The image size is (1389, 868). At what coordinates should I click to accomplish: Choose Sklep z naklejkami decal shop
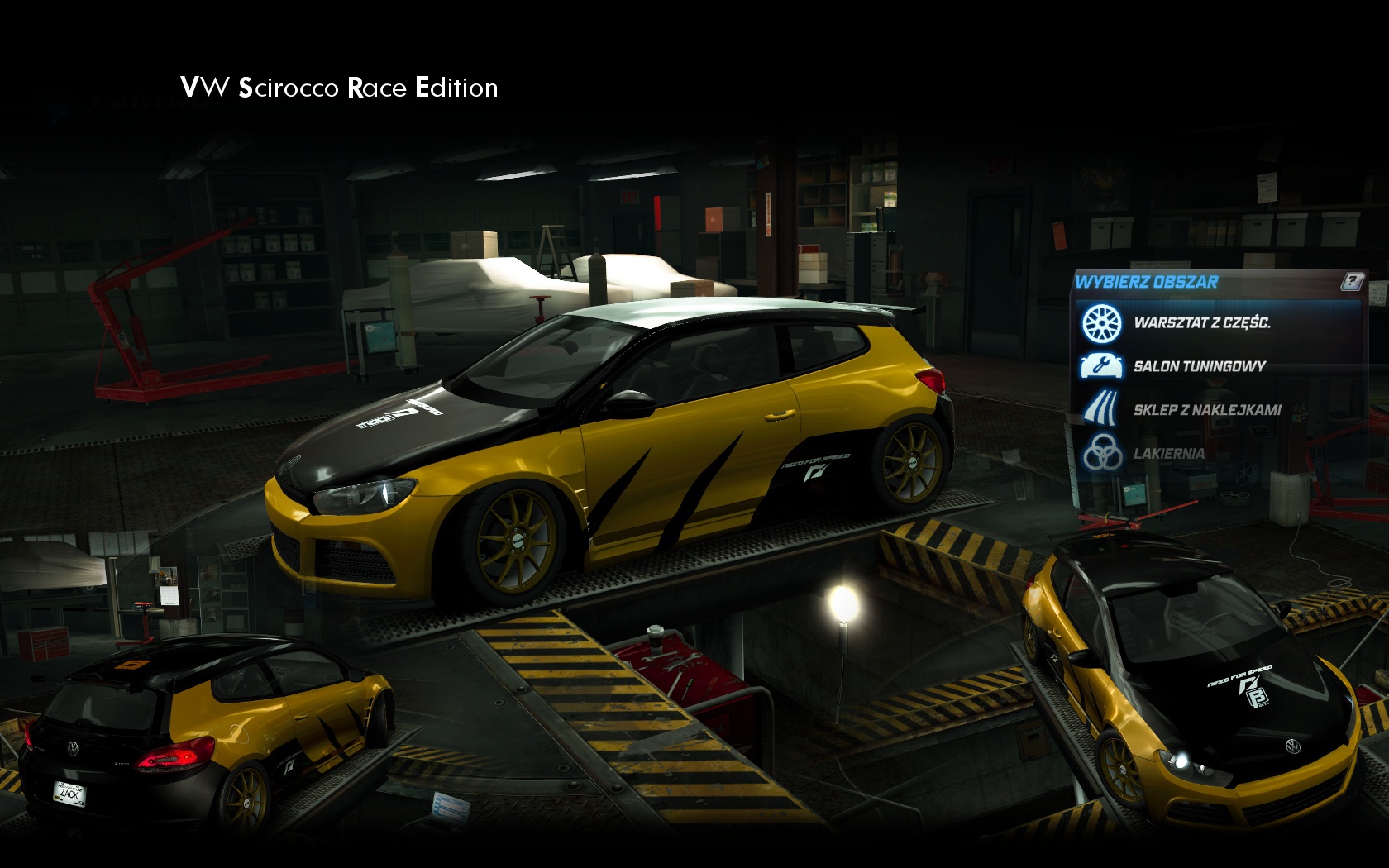1206,410
